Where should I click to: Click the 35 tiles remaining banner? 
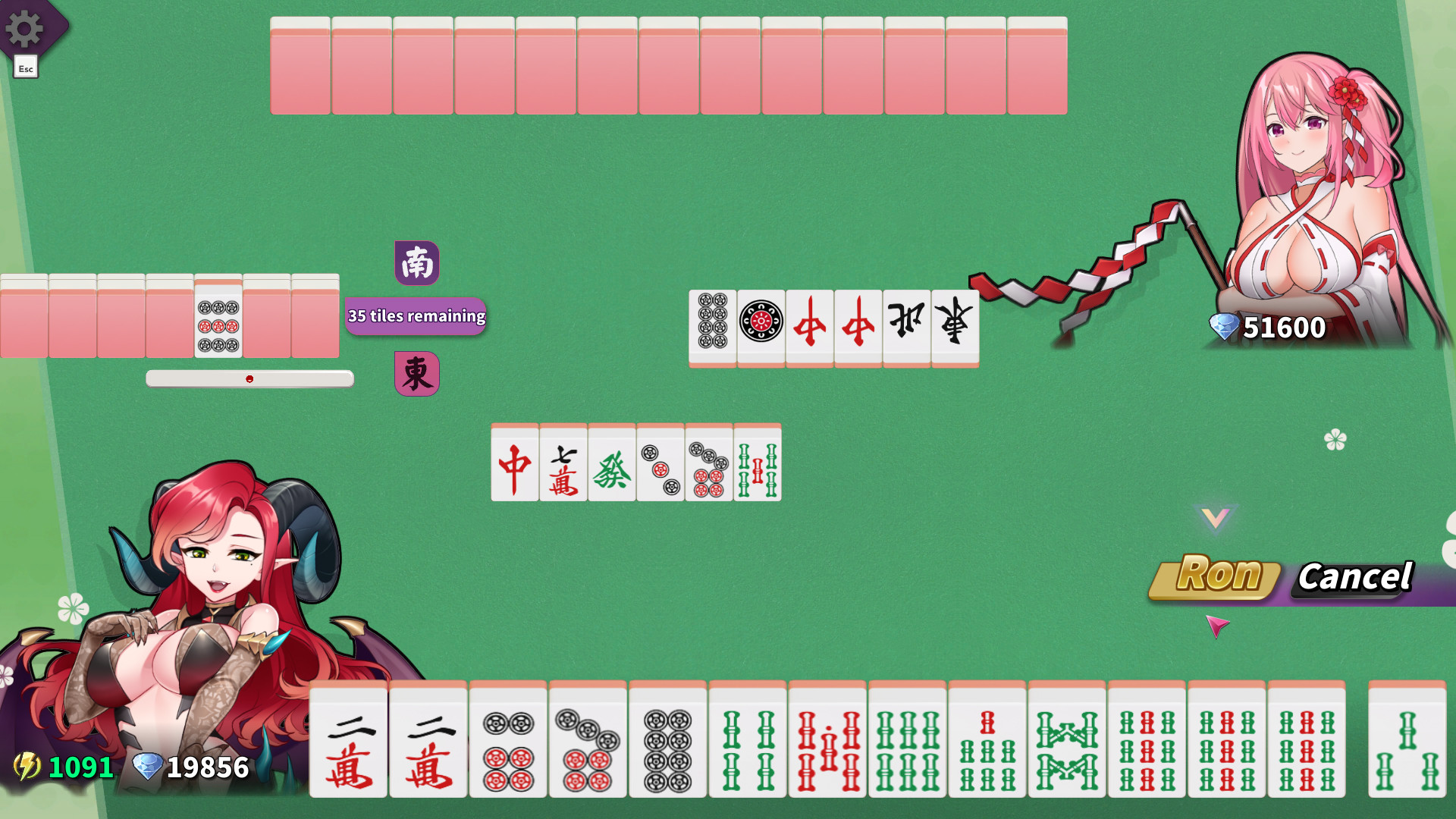coord(416,316)
